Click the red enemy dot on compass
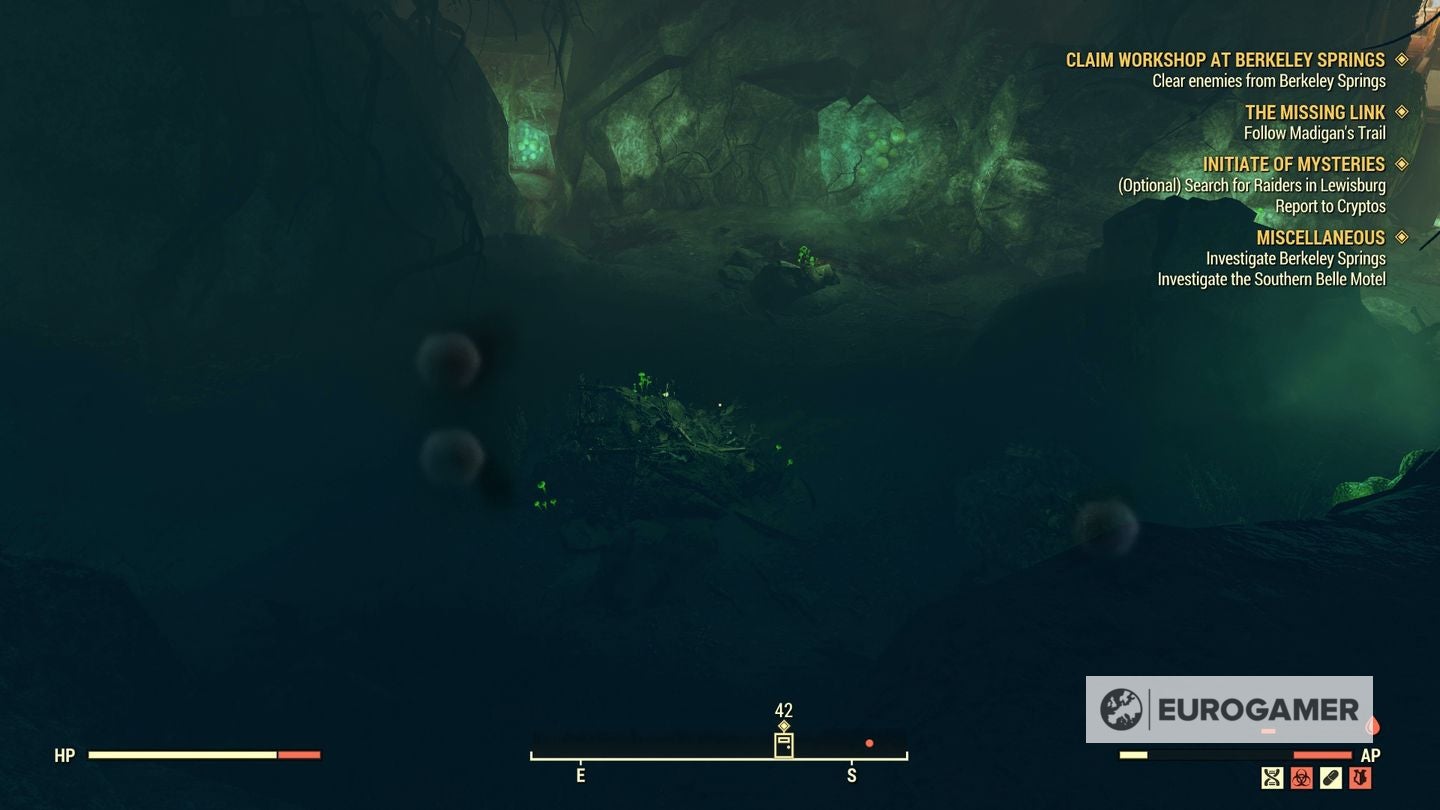 point(868,742)
